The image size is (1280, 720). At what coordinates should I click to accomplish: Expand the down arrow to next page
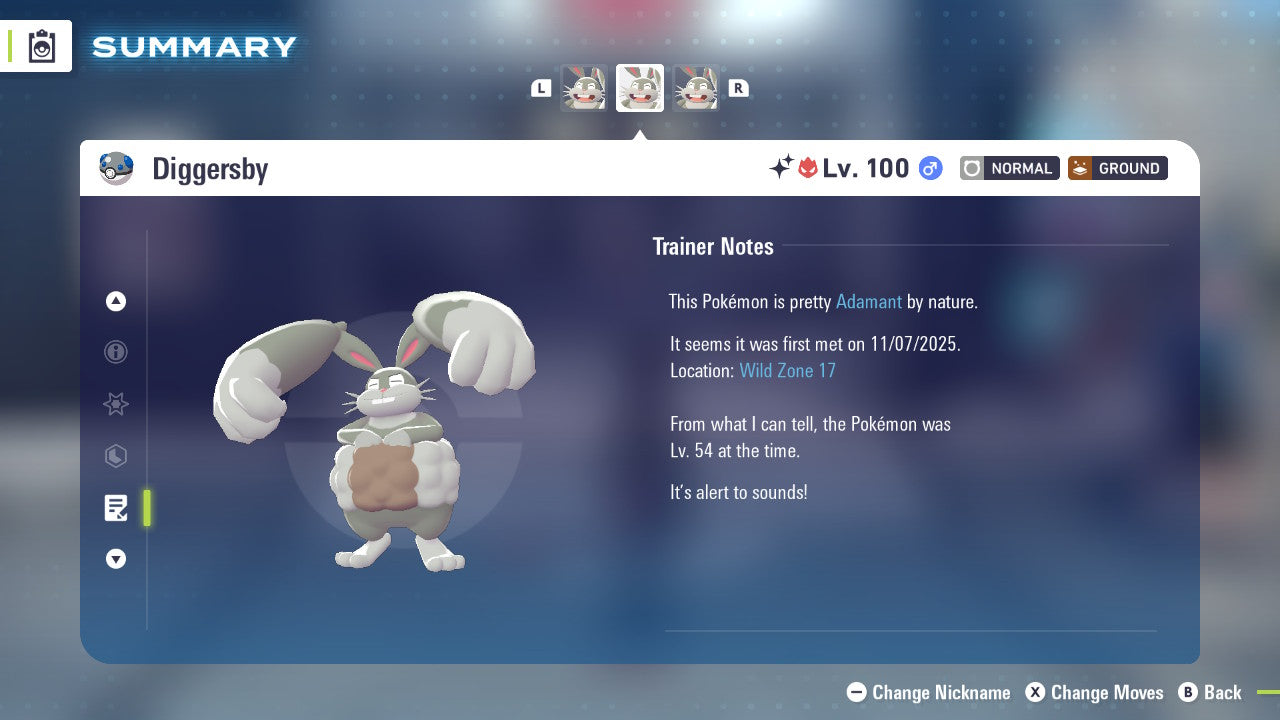116,559
